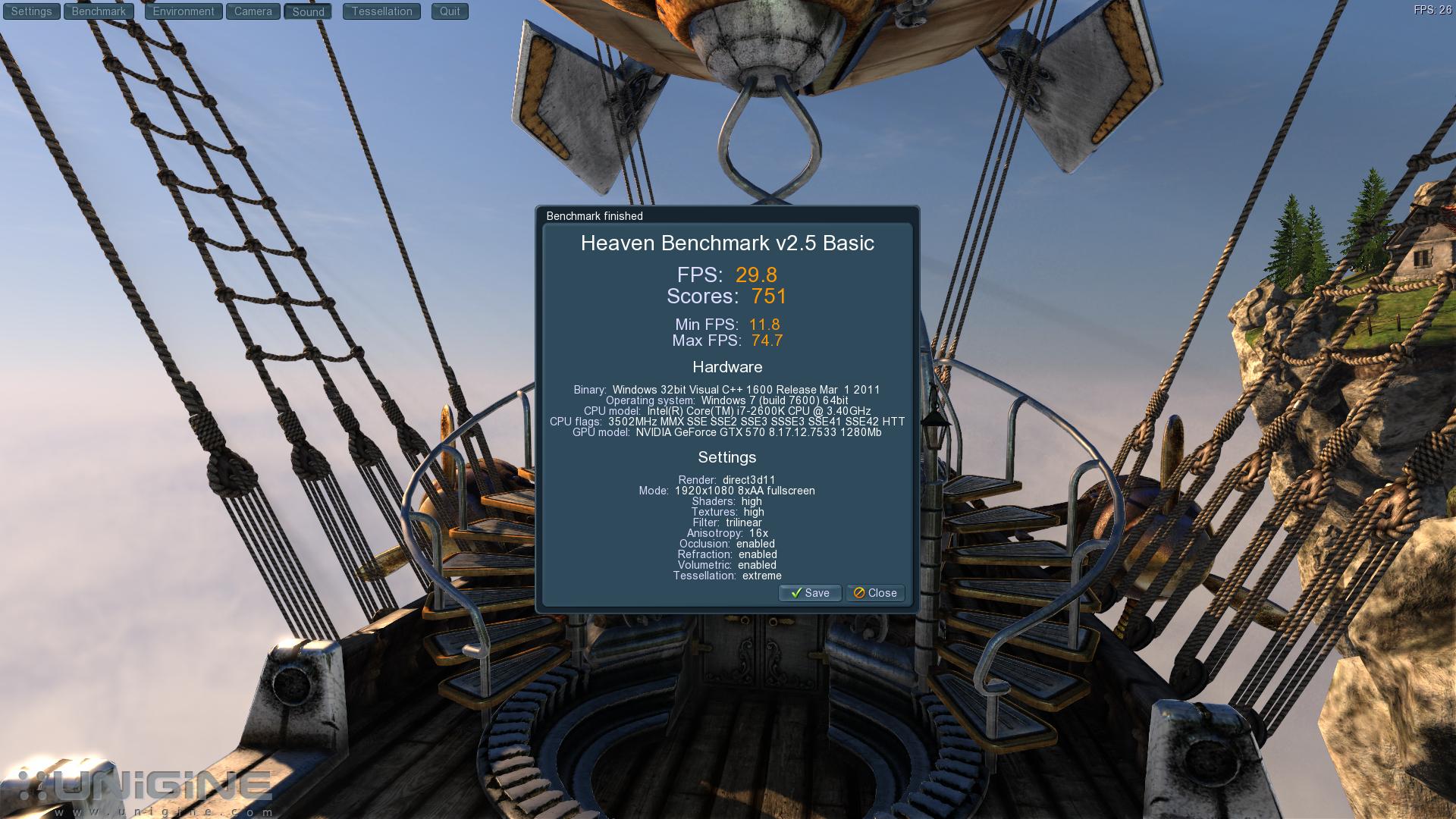The height and width of the screenshot is (819, 1456).
Task: Toggle the Environment option
Action: pos(184,11)
